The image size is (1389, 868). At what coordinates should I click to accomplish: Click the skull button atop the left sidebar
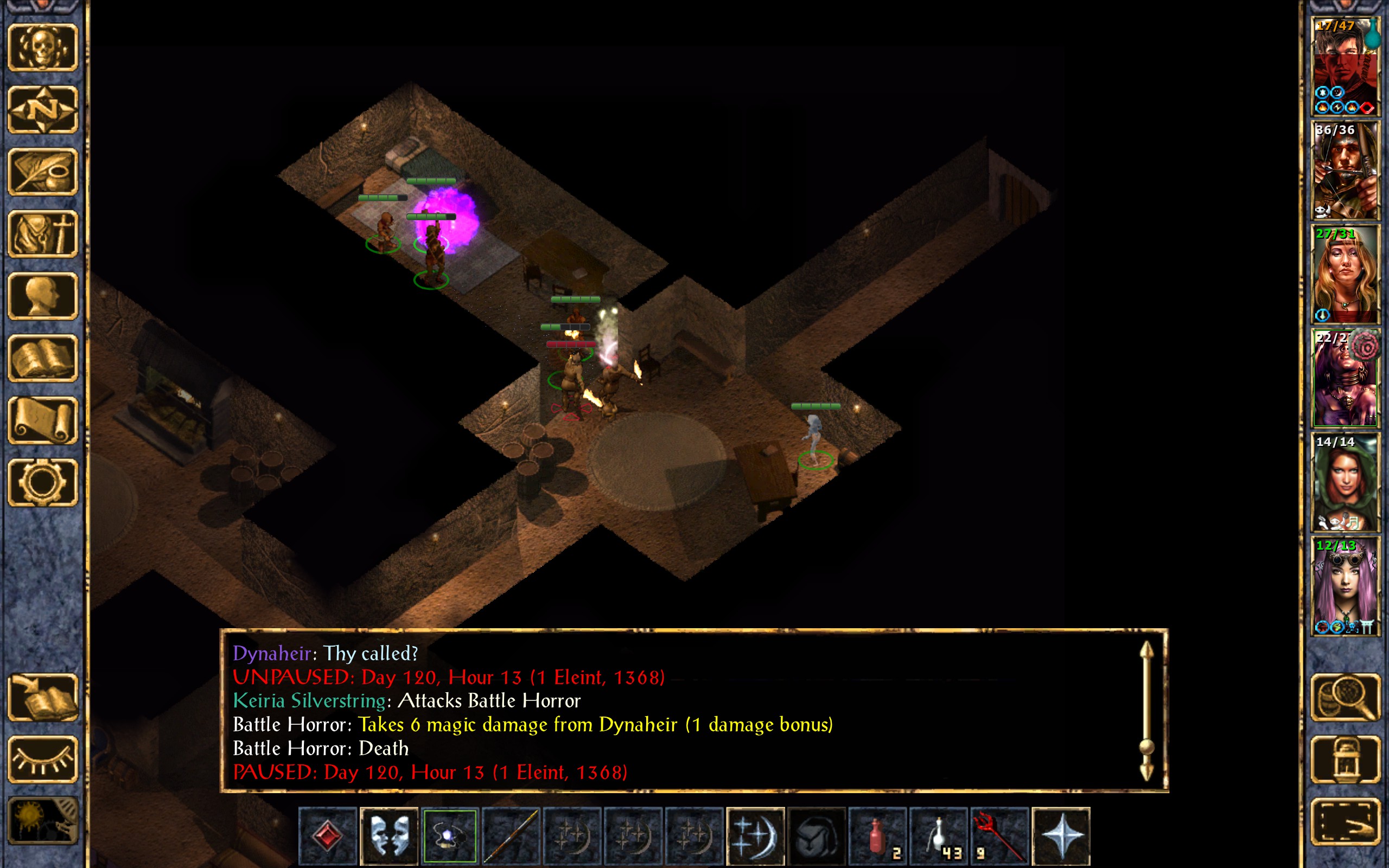[42, 48]
